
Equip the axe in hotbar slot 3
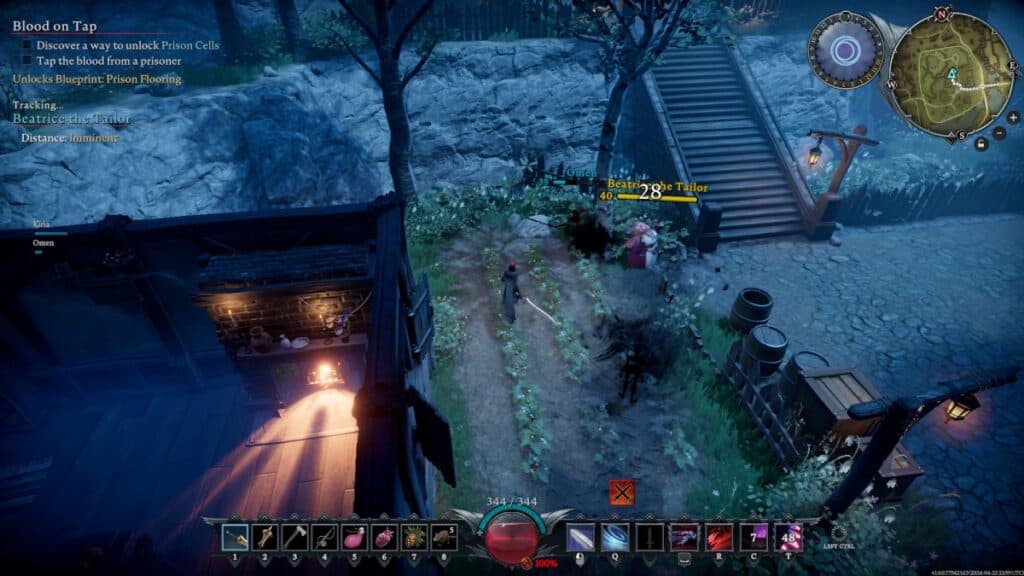(x=296, y=537)
